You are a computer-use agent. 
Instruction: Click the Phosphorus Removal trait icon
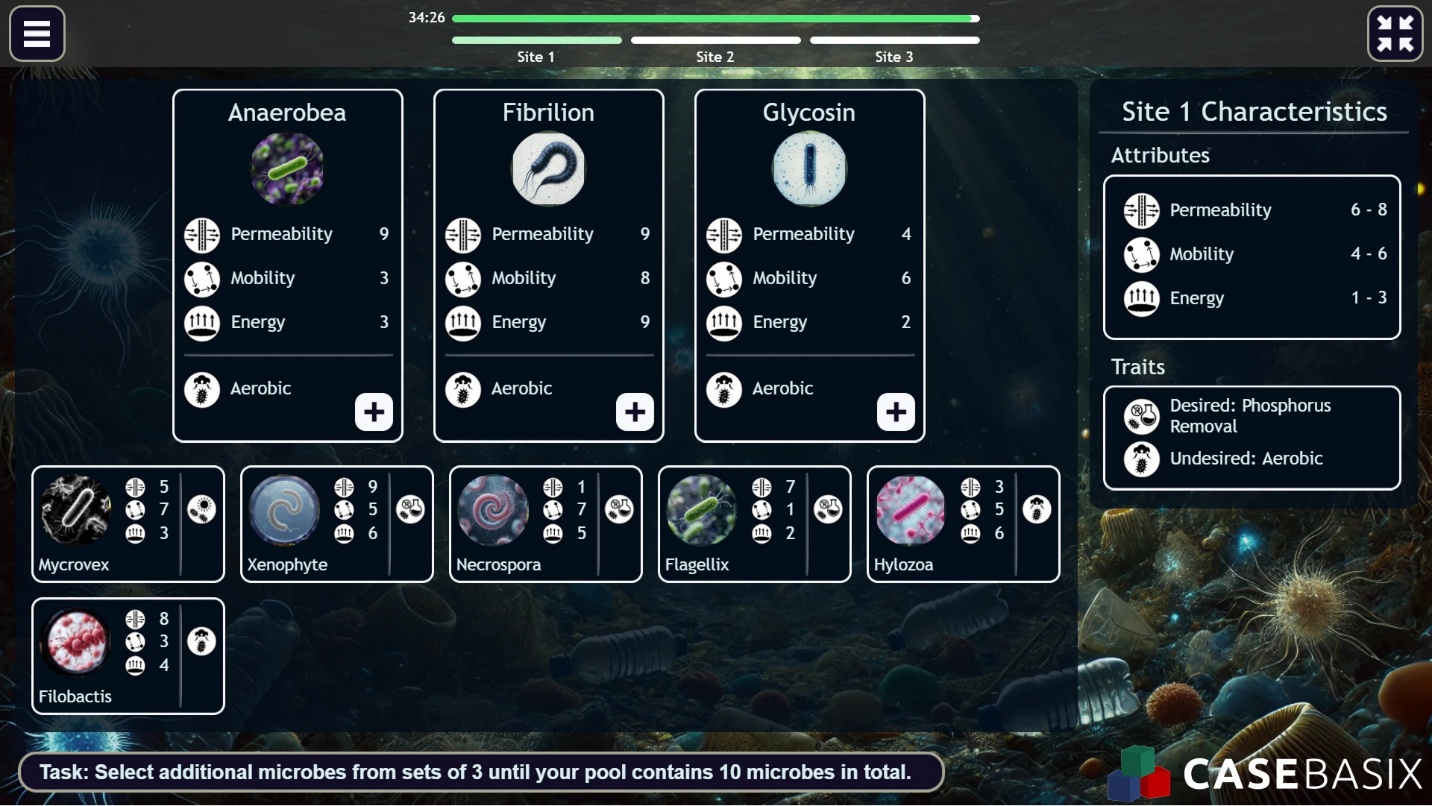pos(1141,416)
